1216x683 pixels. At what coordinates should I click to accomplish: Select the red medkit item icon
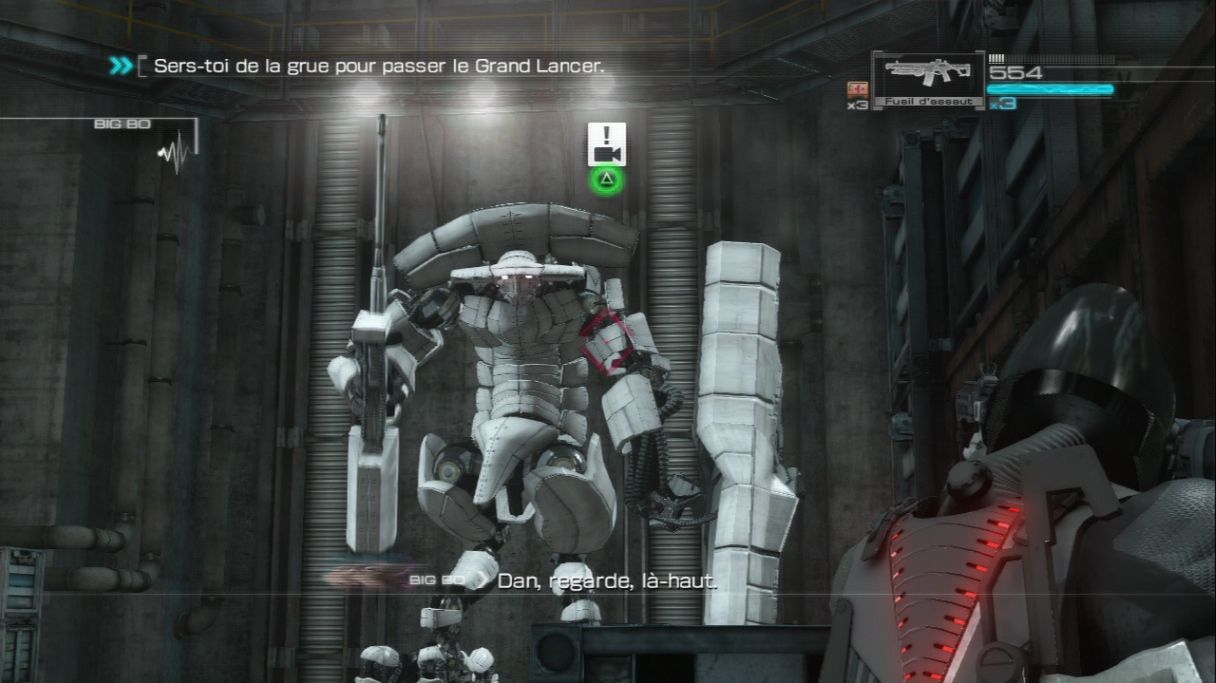pos(856,88)
